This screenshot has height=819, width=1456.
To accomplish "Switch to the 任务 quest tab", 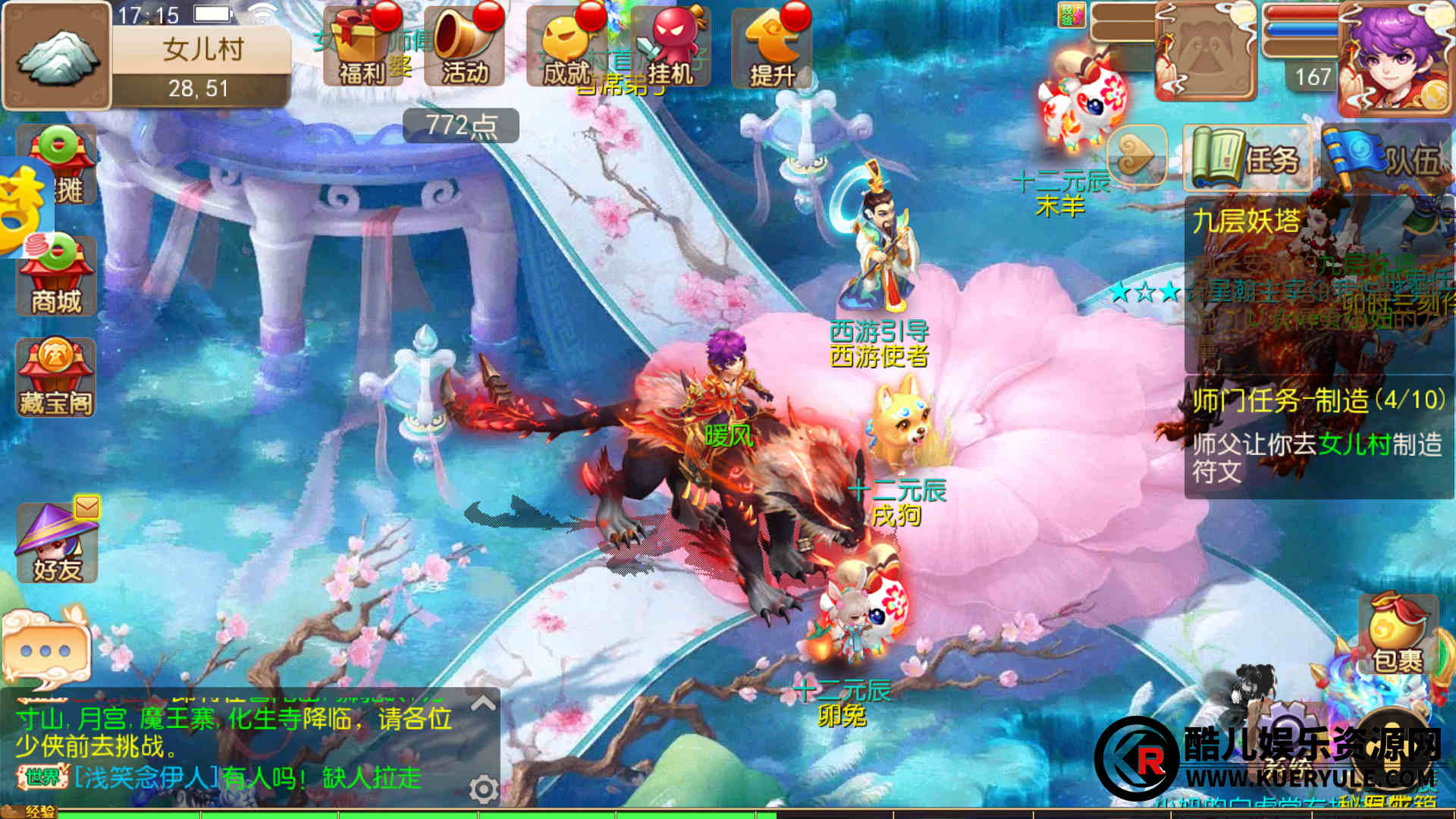I will 1247,159.
